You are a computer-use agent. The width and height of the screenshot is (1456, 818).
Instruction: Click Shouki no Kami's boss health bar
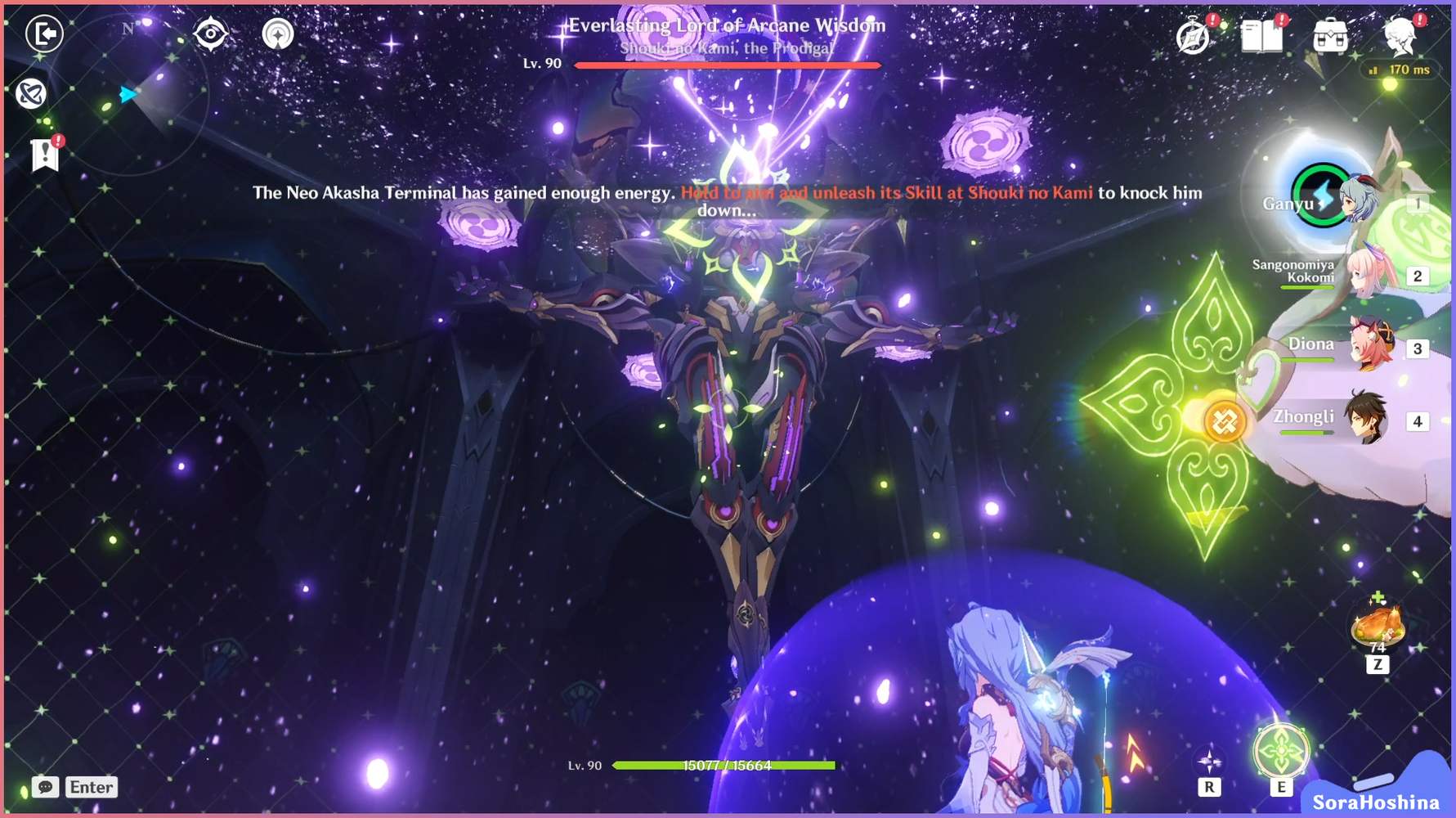click(726, 66)
